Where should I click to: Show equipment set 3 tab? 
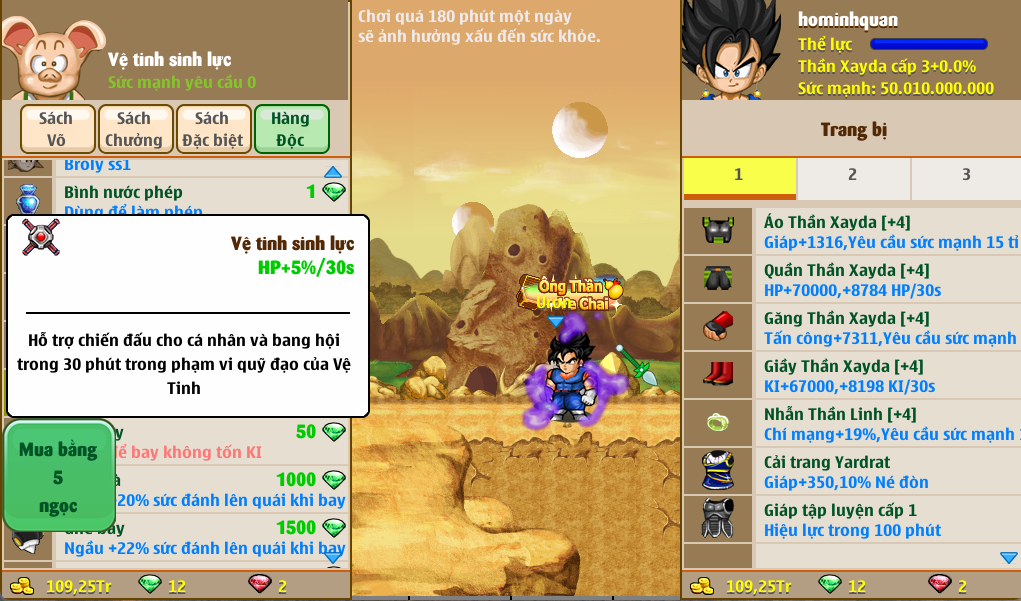pos(965,176)
